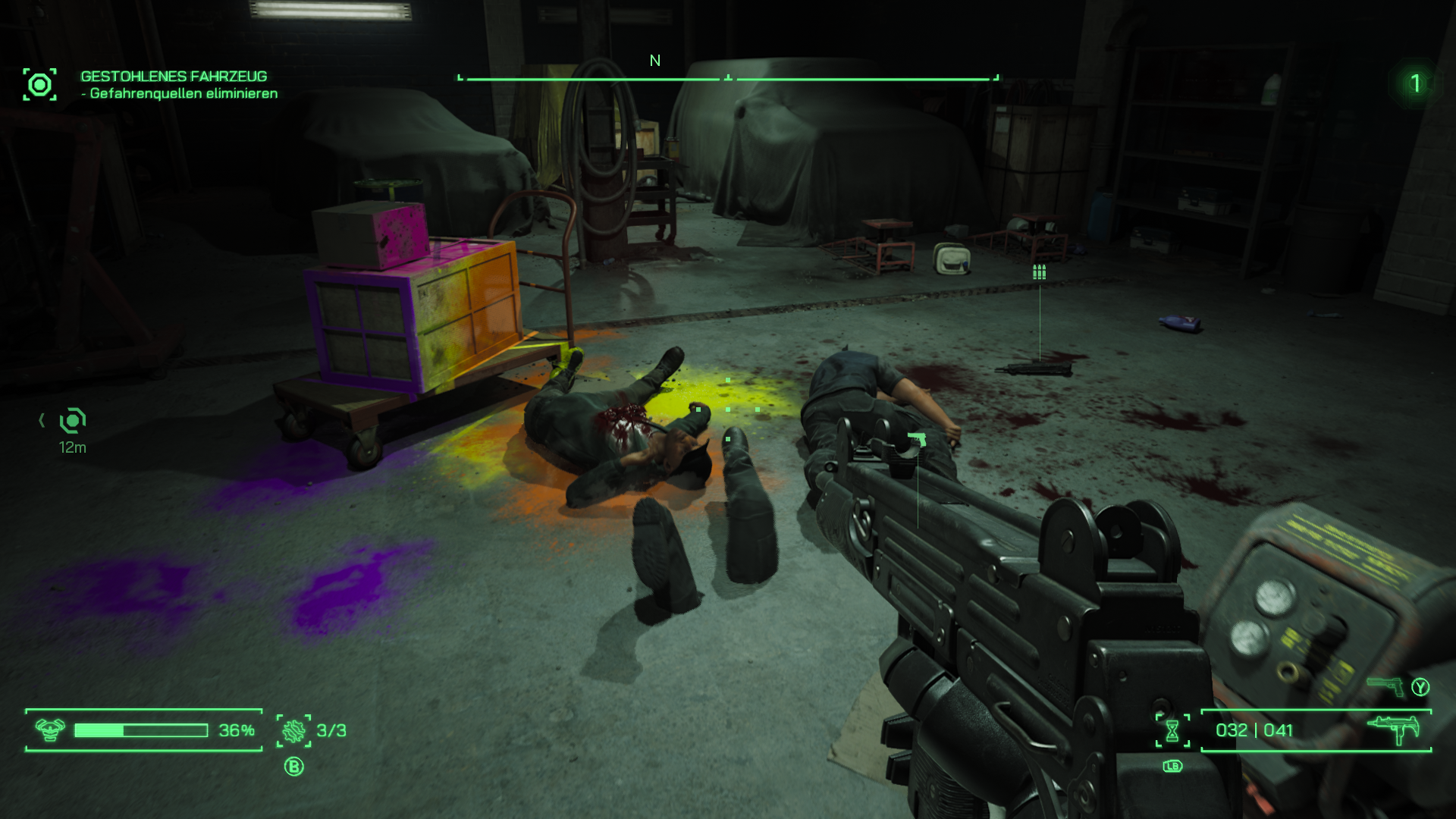Screen dimensions: 1456x819
Task: Click the dropped pistol pickup icon near the body
Action: [917, 438]
